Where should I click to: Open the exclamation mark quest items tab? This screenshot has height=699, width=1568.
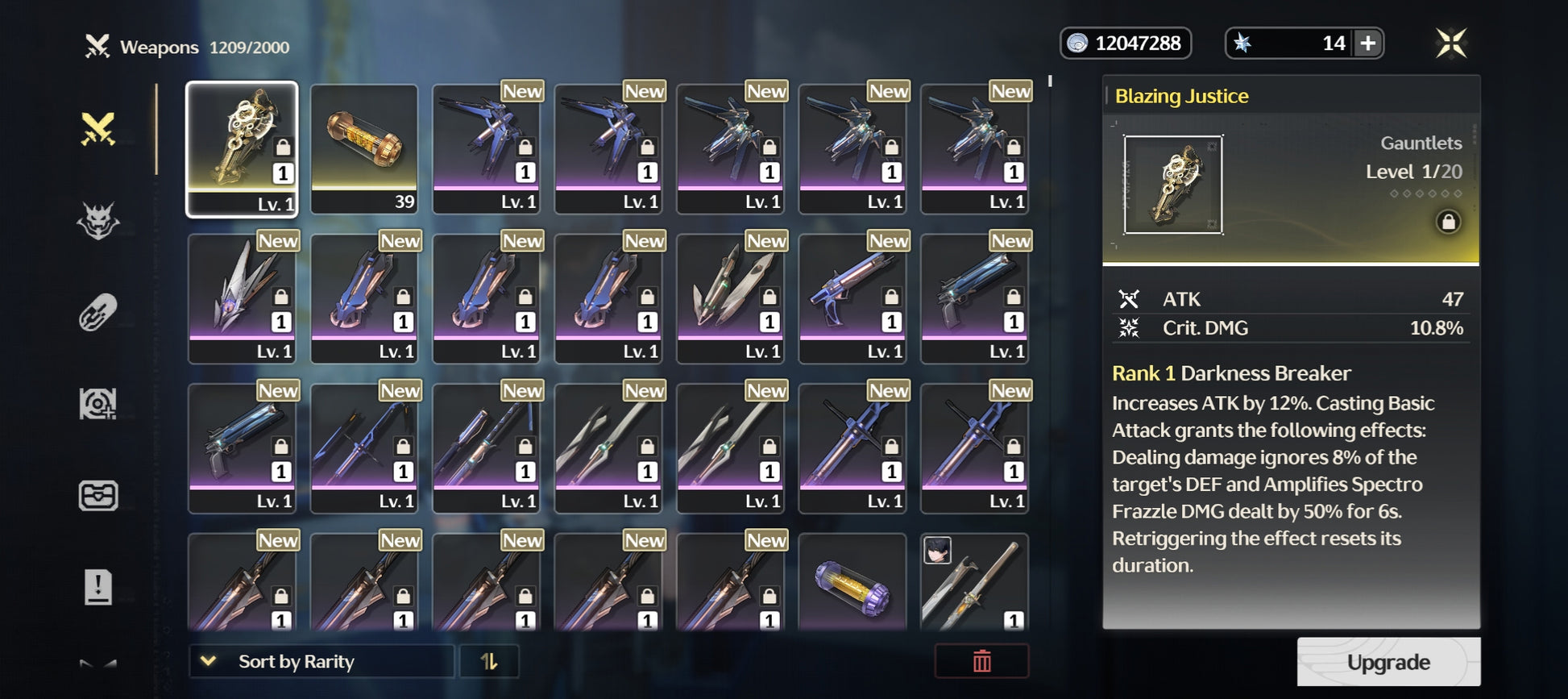pyautogui.click(x=98, y=587)
